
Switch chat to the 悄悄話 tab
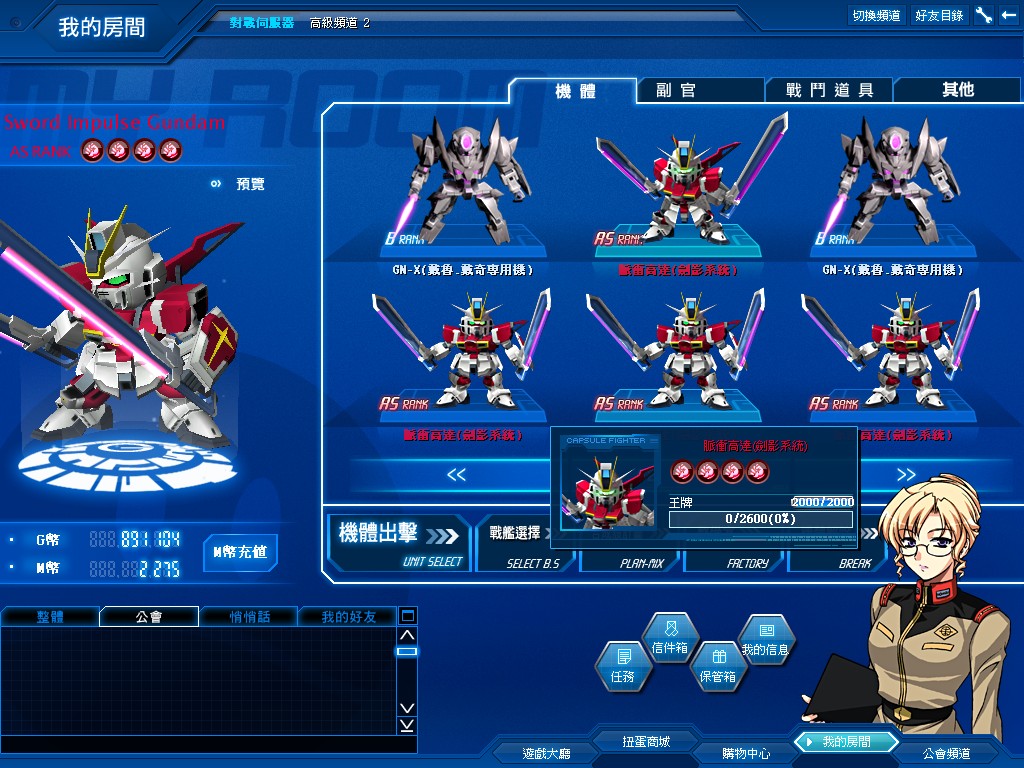tap(250, 617)
